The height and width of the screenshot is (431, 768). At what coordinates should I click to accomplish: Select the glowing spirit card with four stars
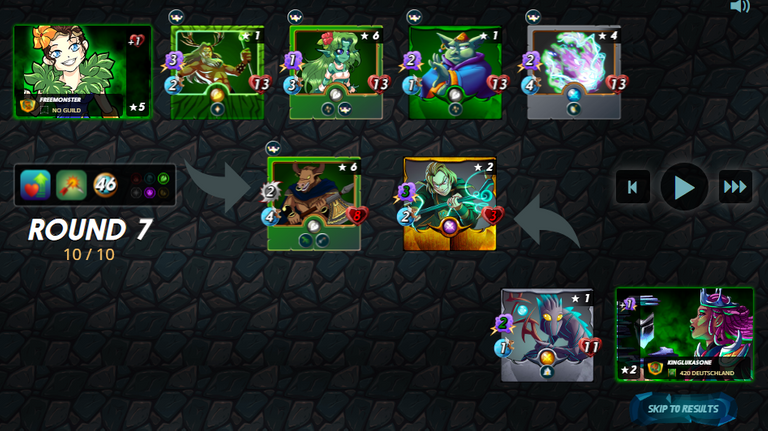point(574,73)
